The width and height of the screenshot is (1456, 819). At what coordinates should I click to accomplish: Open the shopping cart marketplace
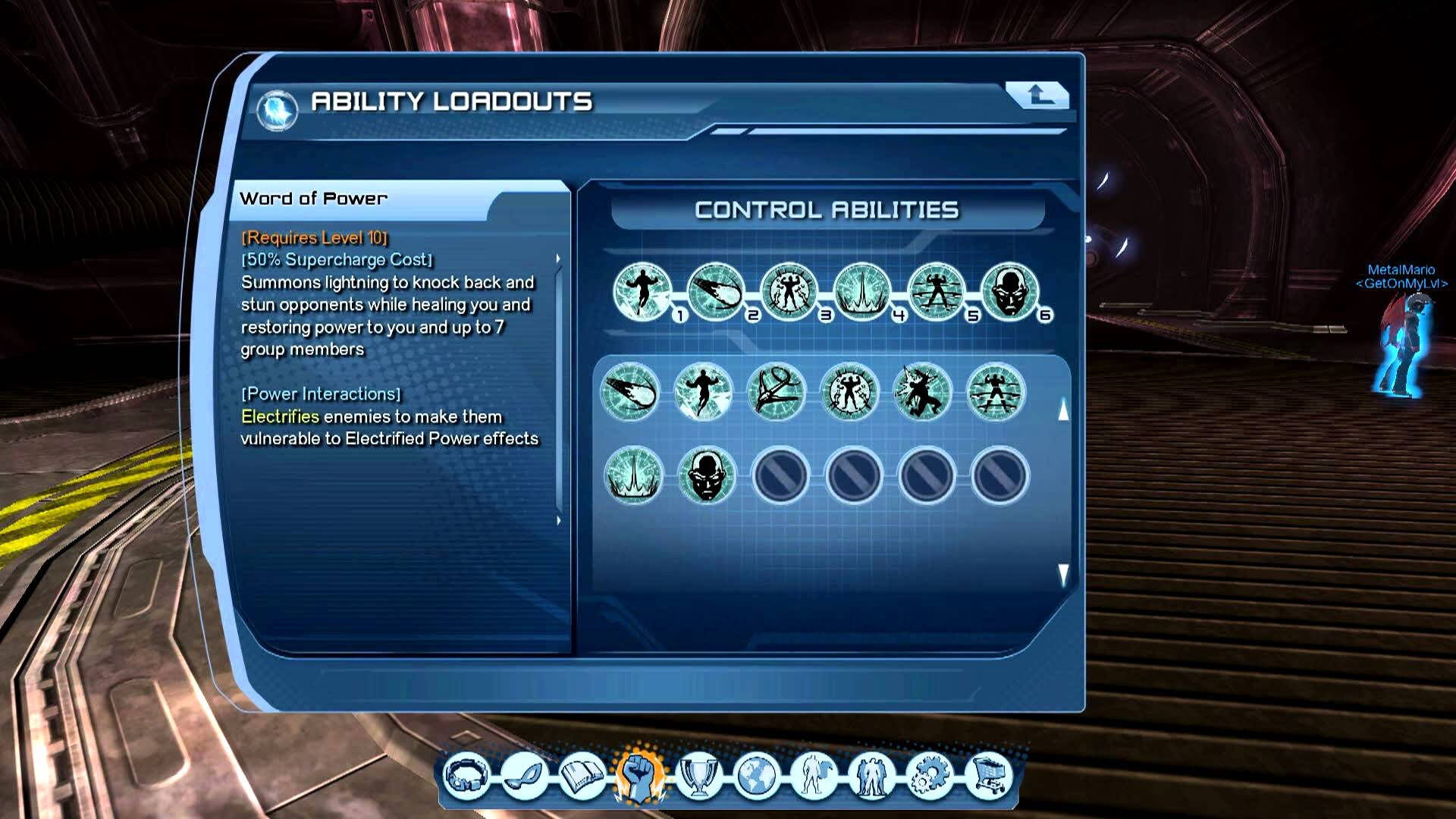988,775
